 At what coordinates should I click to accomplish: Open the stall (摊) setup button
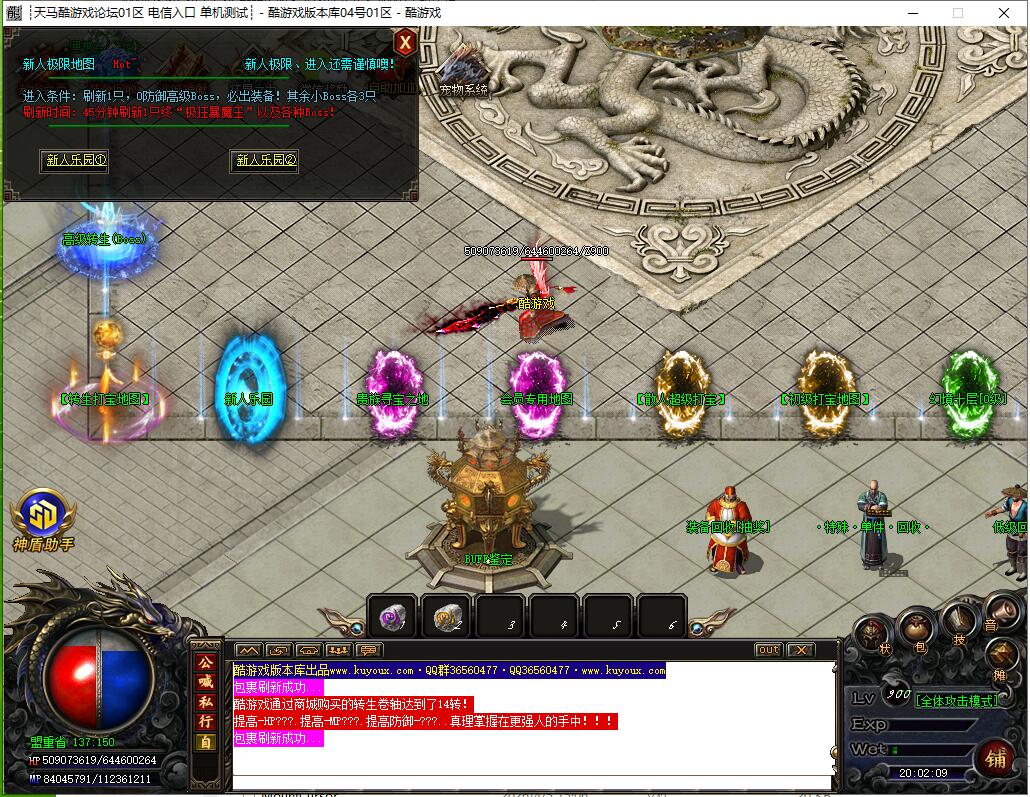(1003, 656)
